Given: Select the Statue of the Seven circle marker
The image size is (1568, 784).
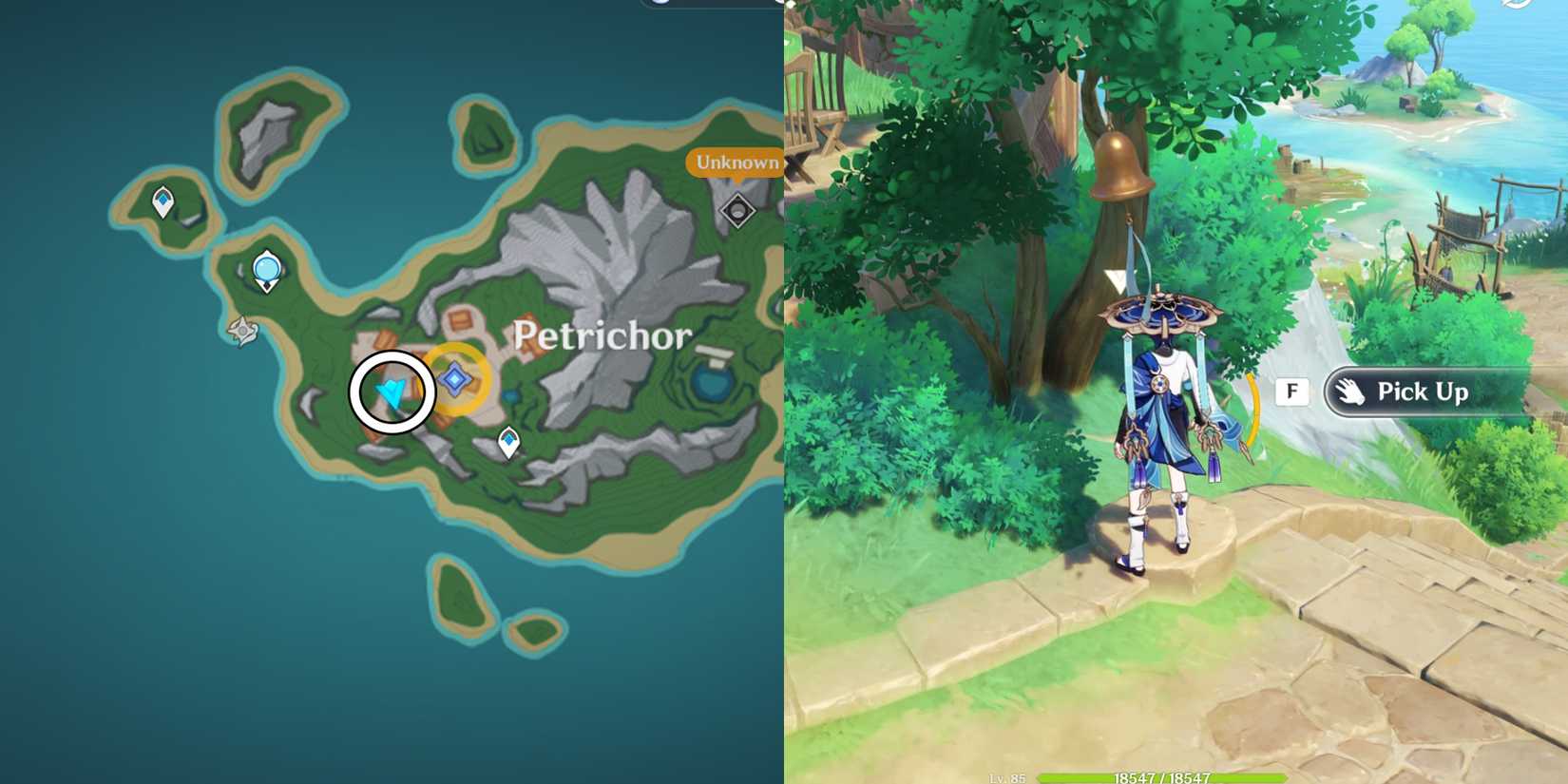Looking at the screenshot, I should pyautogui.click(x=266, y=270).
